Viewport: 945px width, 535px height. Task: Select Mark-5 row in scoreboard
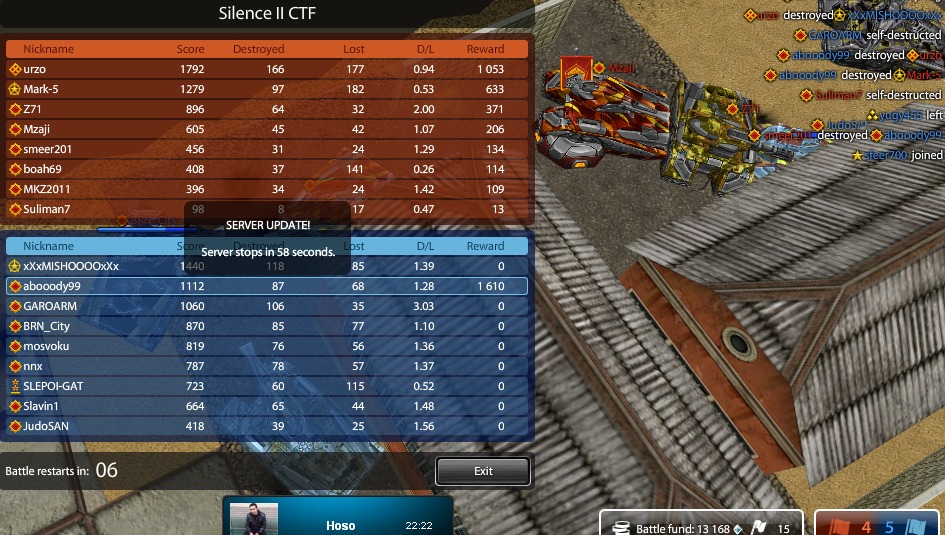pos(267,89)
